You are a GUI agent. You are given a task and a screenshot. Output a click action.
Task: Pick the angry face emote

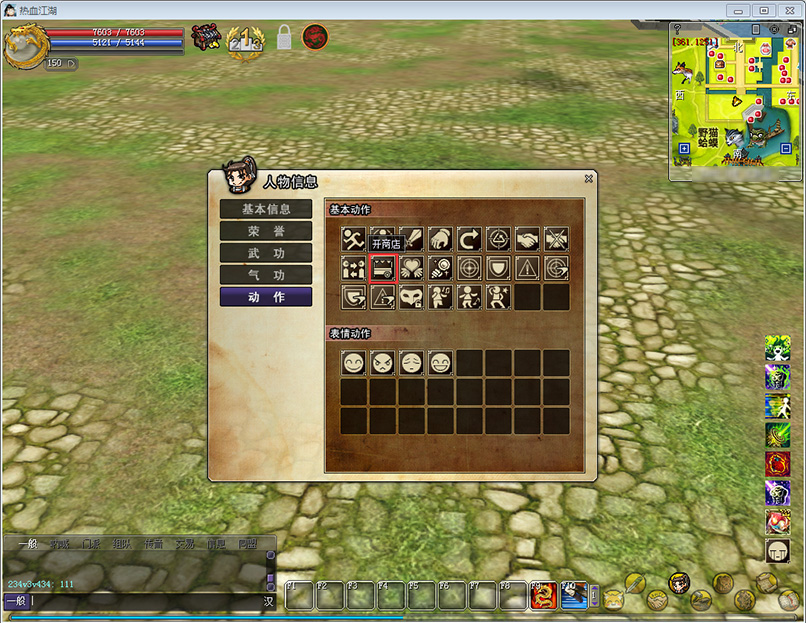coord(382,363)
